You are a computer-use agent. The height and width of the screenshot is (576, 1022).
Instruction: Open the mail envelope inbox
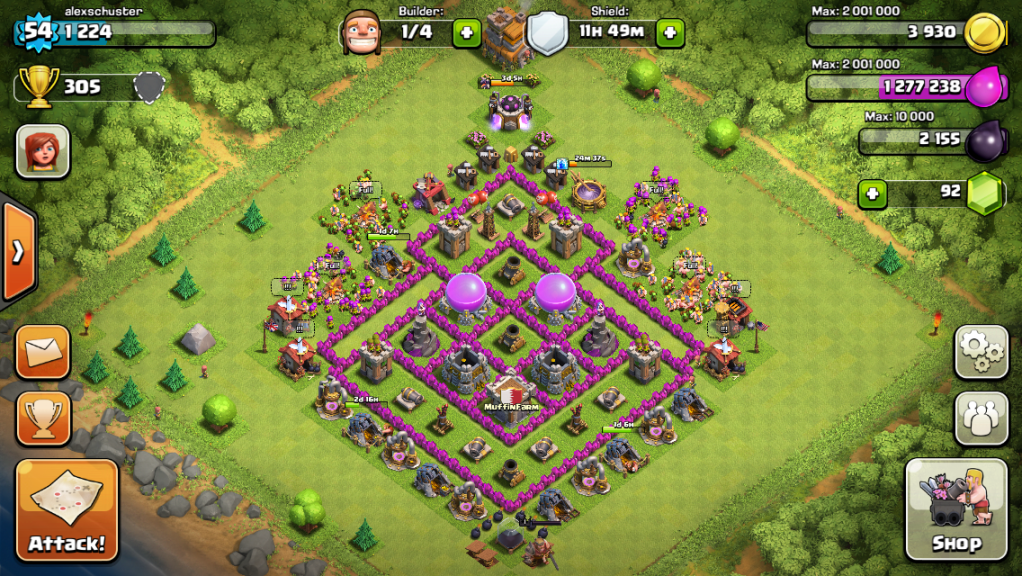[x=43, y=351]
